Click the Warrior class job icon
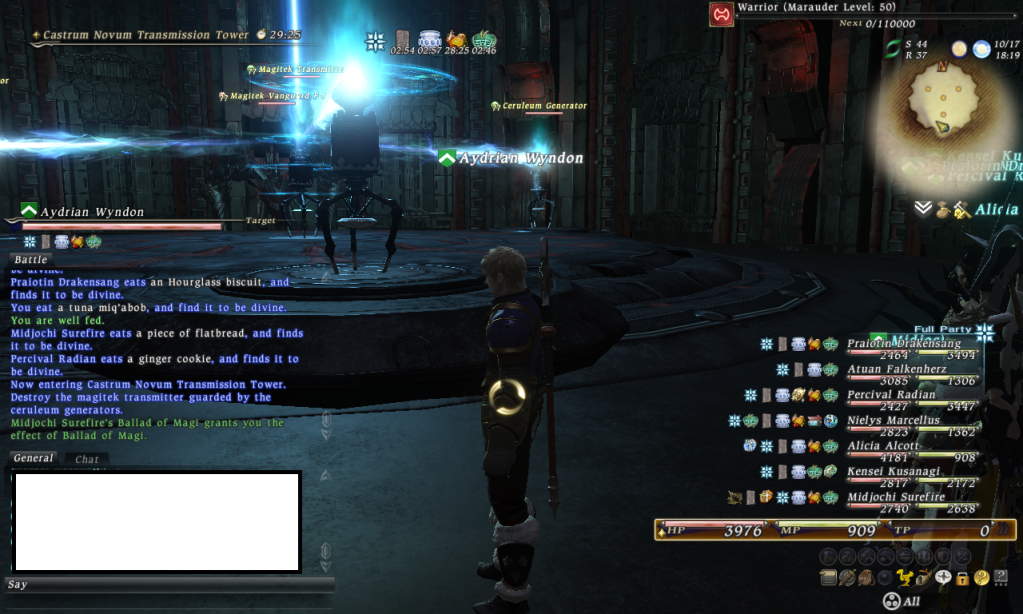This screenshot has height=614, width=1023. (720, 14)
